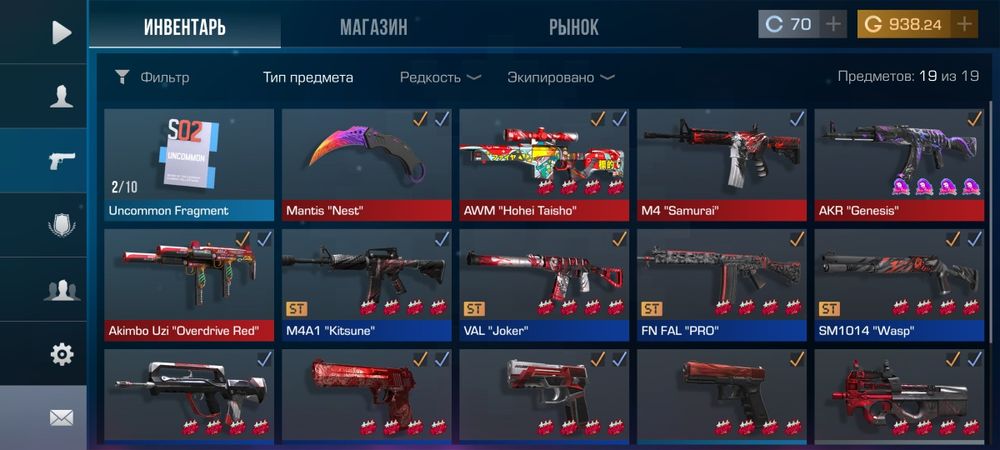Open the Akimbo Uzi "Overdrive Red" item
This screenshot has height=450, width=1000.
tap(189, 284)
